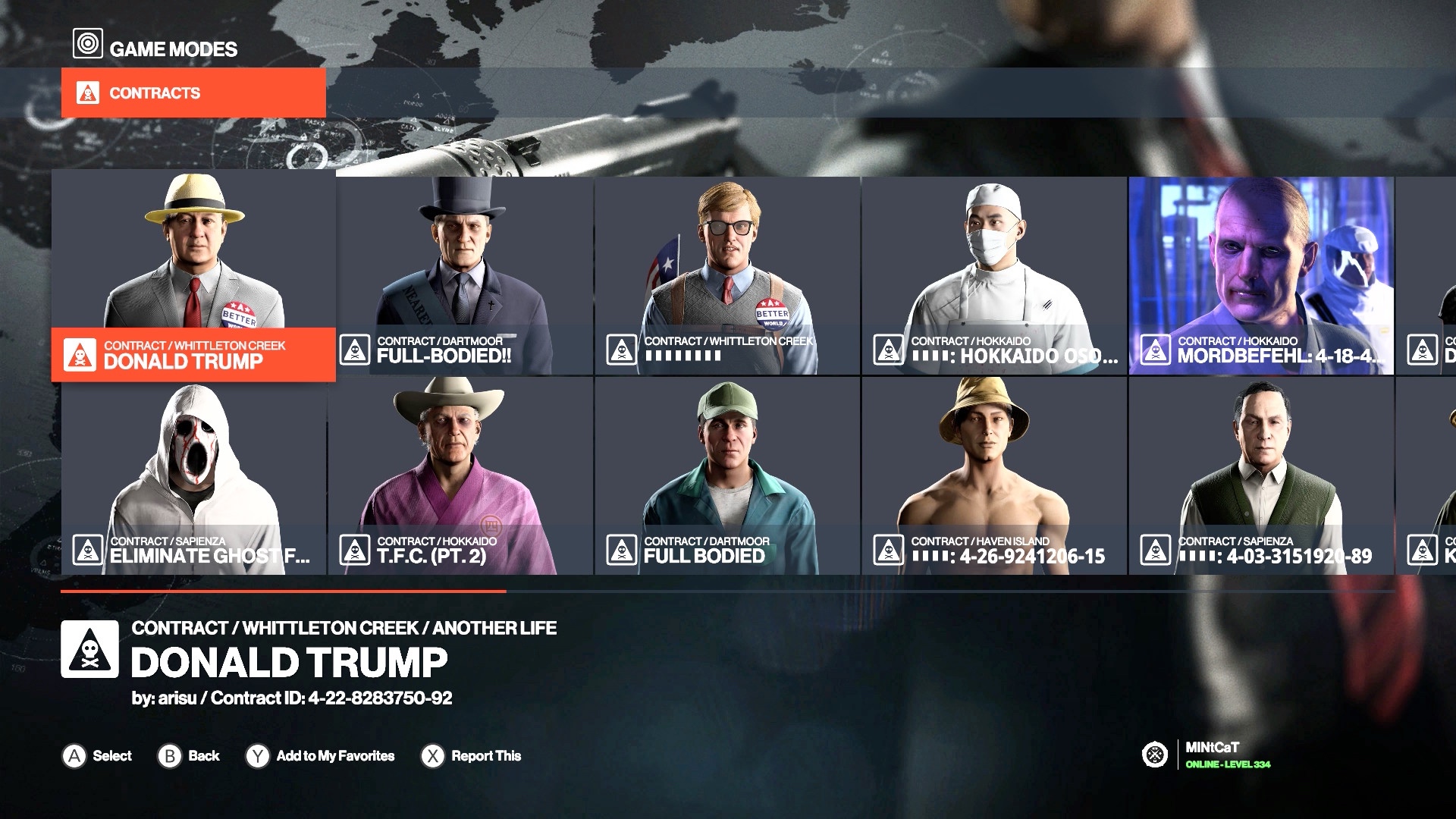Pick the Sapienza 4-03 contract tile
Viewport: 1456px width, 819px height.
click(1260, 476)
